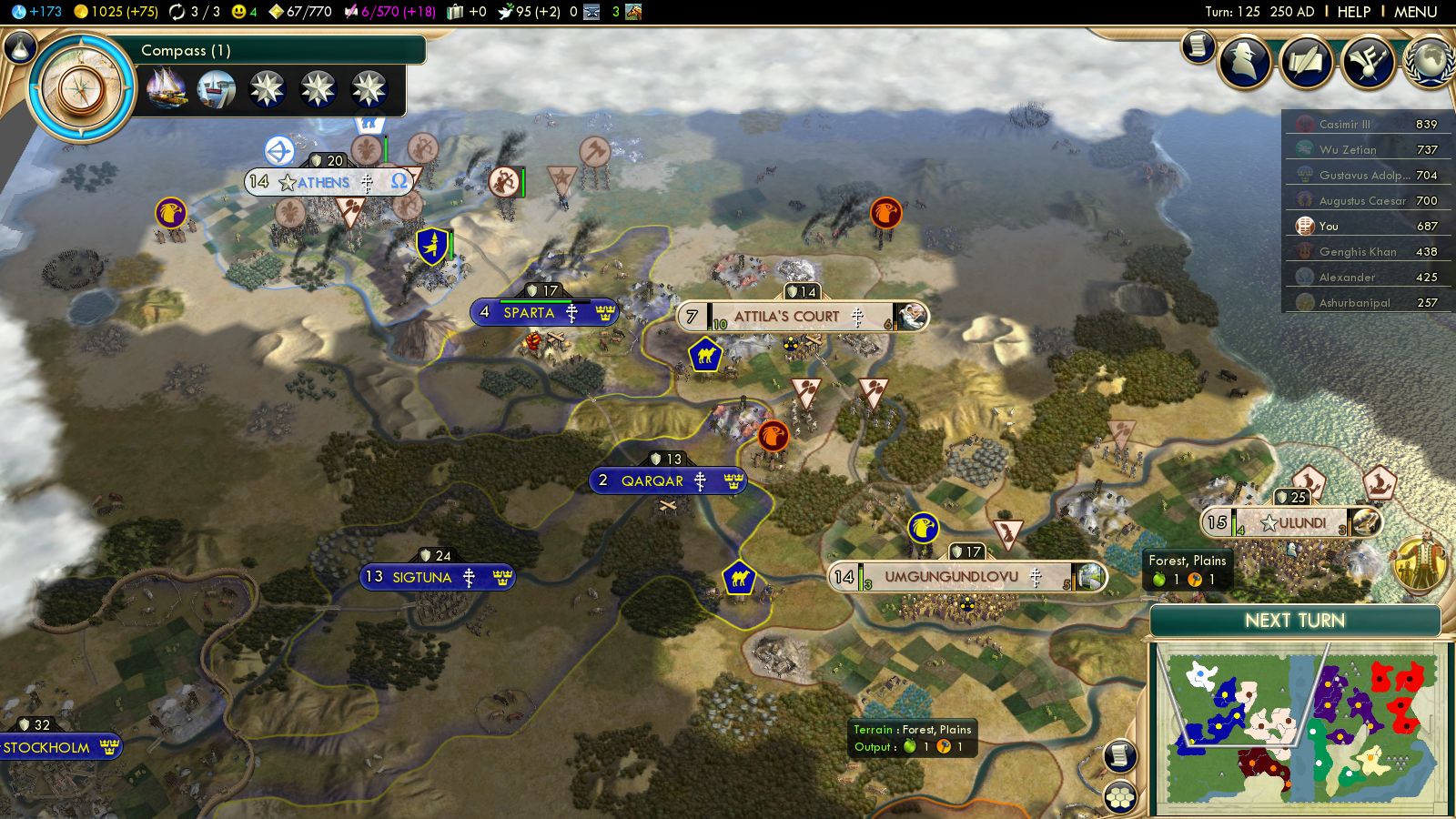Open the Compass research portrait
This screenshot has width=1456, height=819.
pos(82,89)
